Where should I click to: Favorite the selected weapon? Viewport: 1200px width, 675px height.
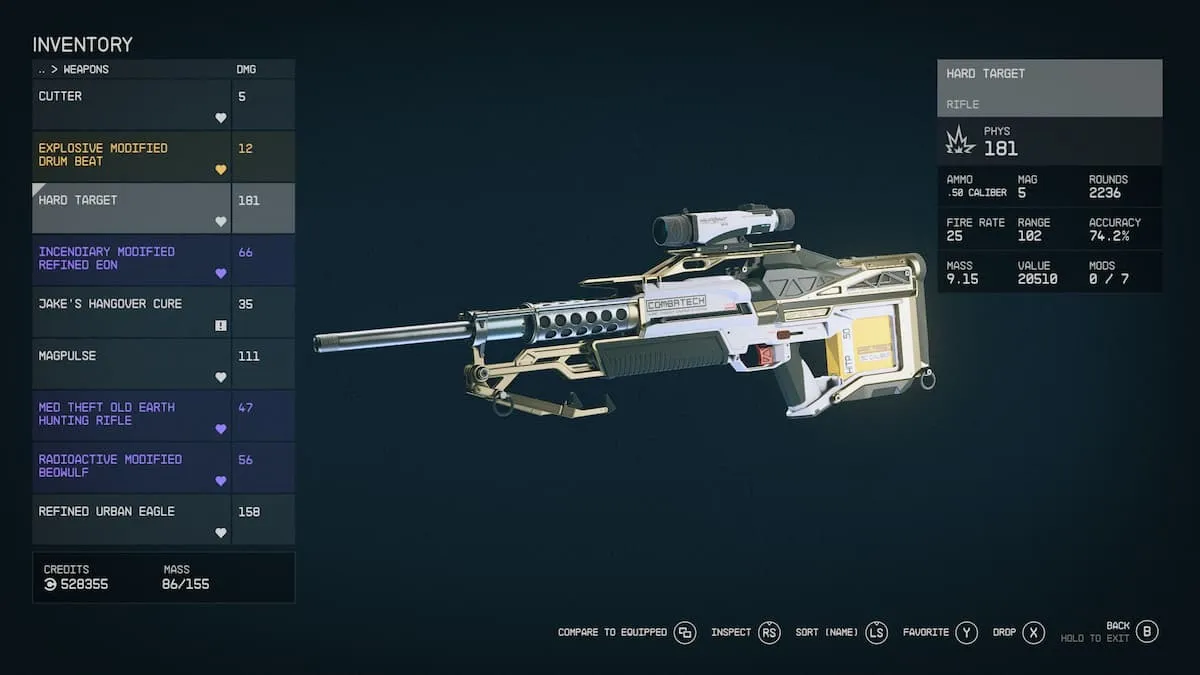[966, 632]
